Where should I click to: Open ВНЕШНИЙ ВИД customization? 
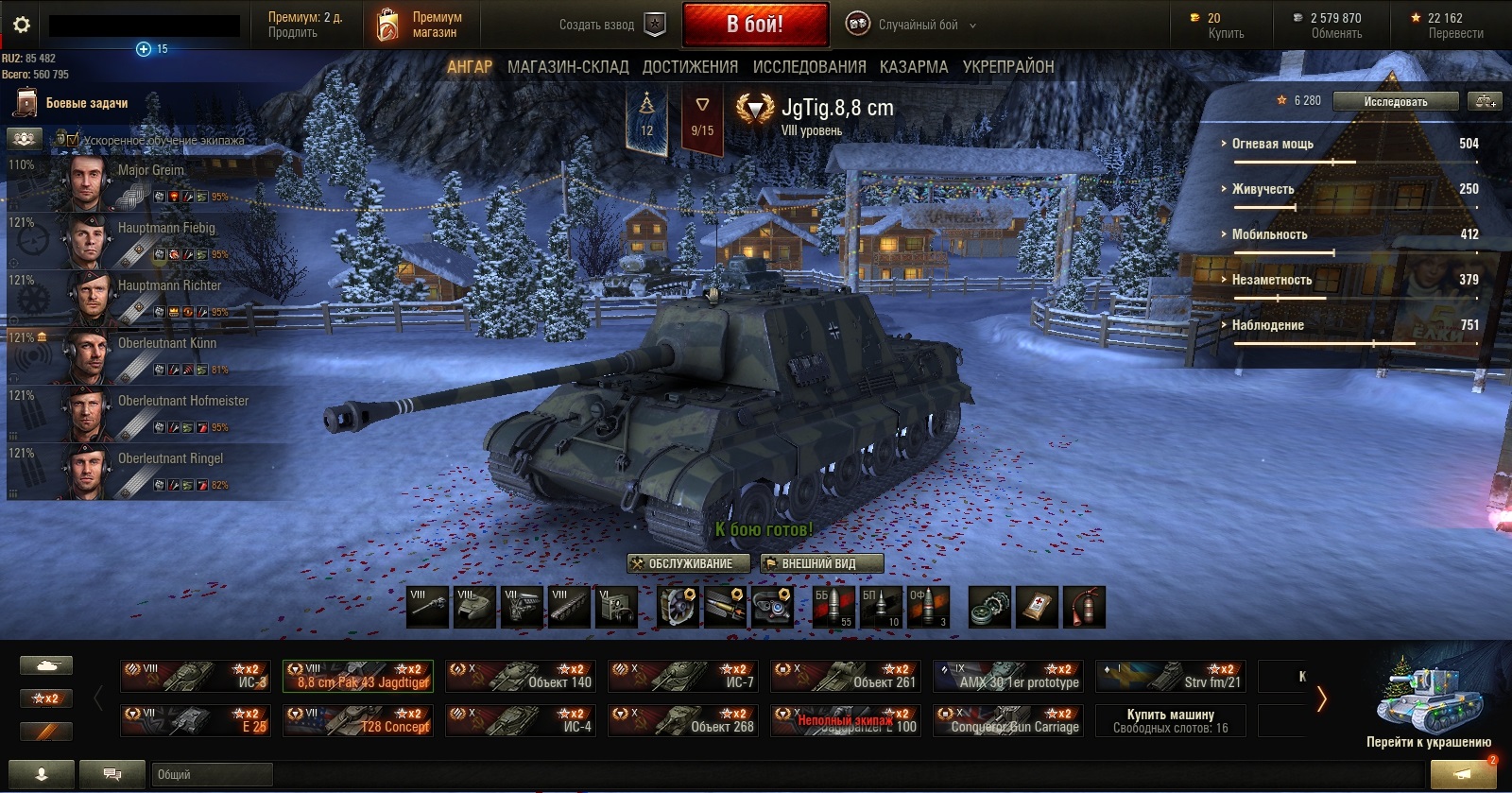click(x=821, y=563)
